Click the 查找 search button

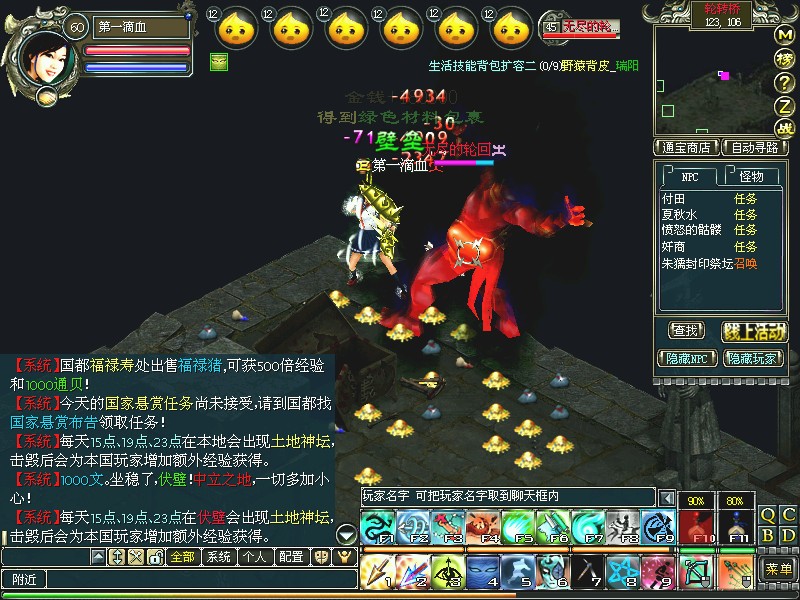click(687, 330)
